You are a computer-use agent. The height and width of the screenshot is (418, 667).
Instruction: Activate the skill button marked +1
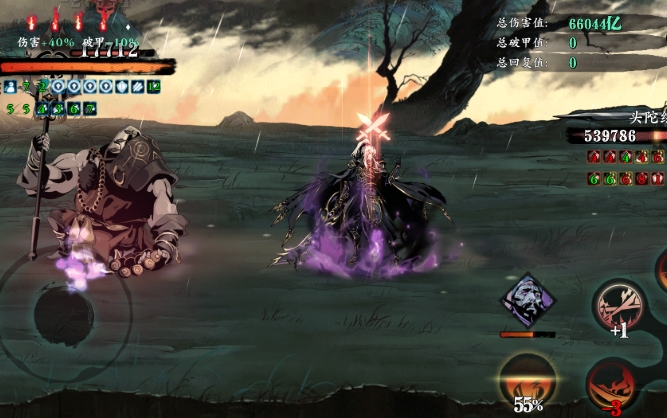coord(618,308)
